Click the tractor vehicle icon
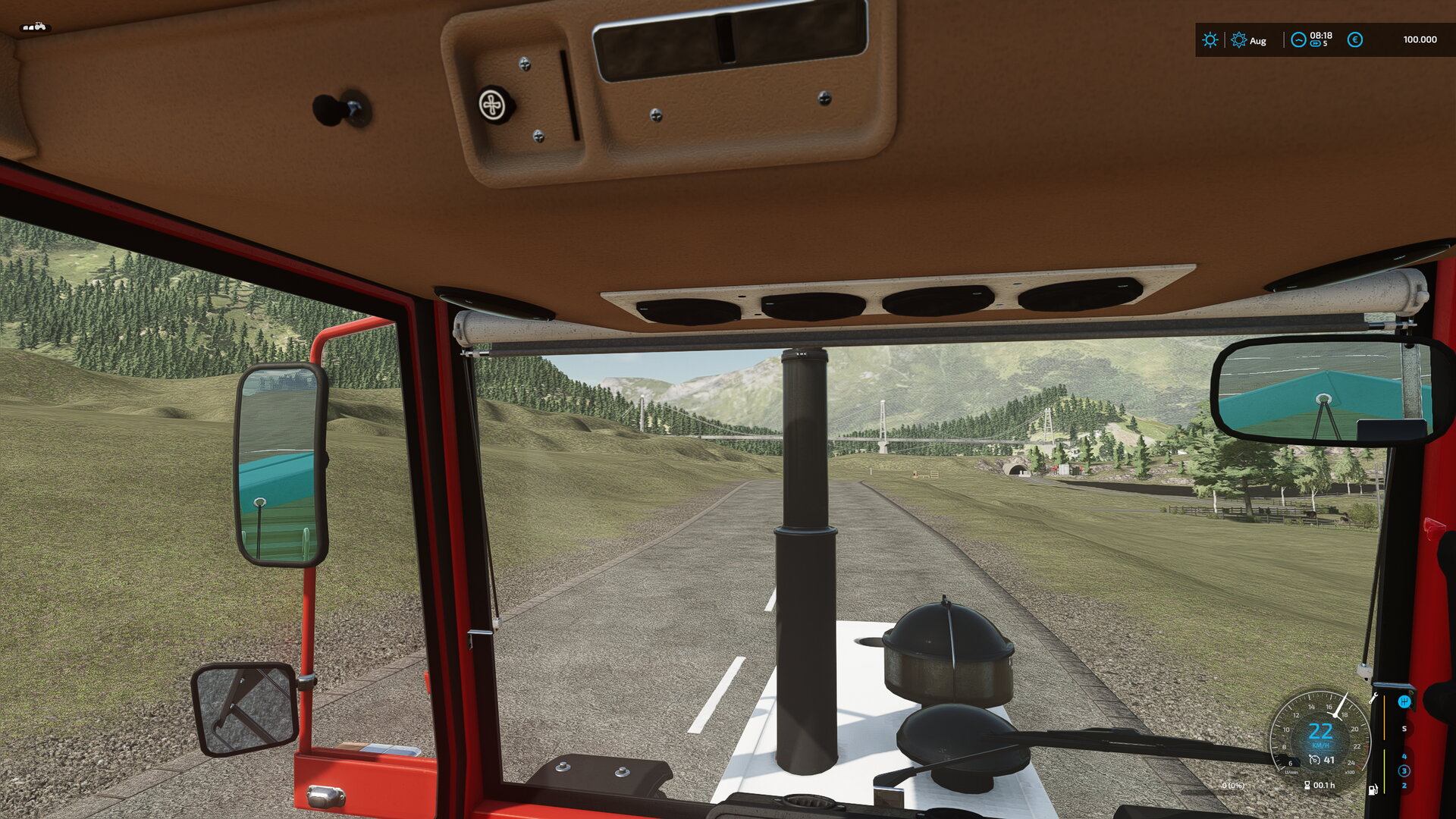The height and width of the screenshot is (819, 1456). 34,27
